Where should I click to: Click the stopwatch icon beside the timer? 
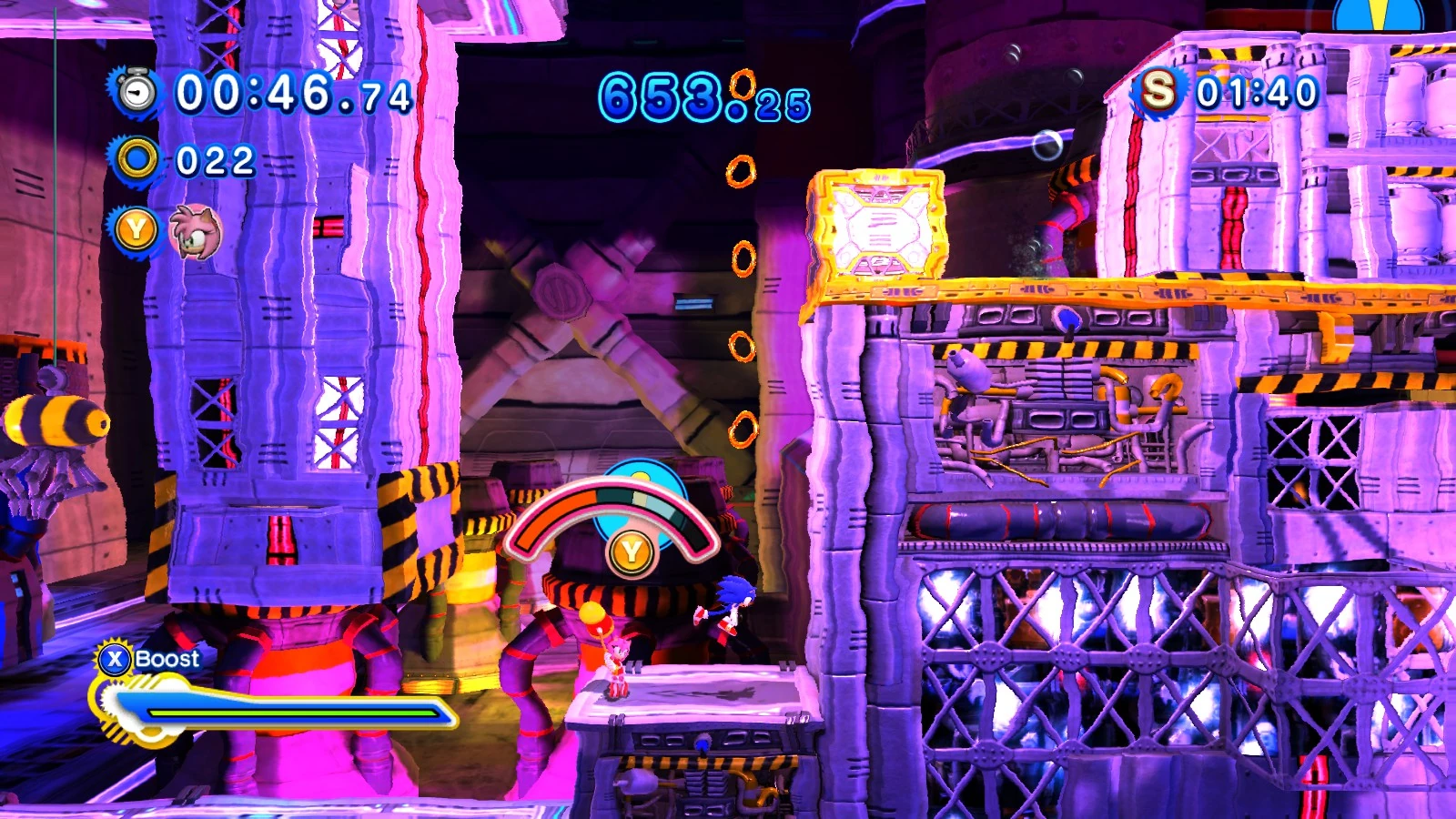click(137, 92)
